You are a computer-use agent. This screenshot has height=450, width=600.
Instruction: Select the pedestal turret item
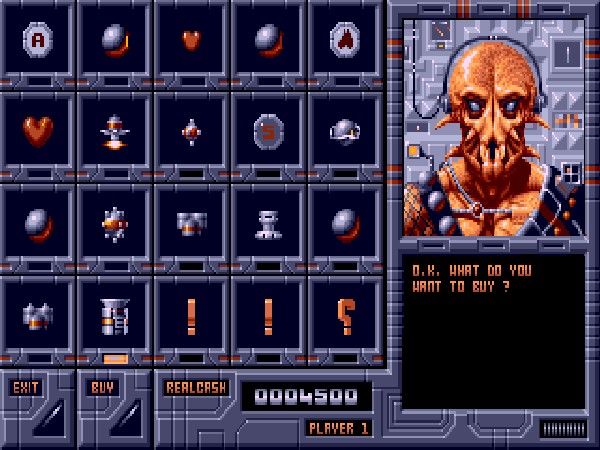tap(268, 222)
